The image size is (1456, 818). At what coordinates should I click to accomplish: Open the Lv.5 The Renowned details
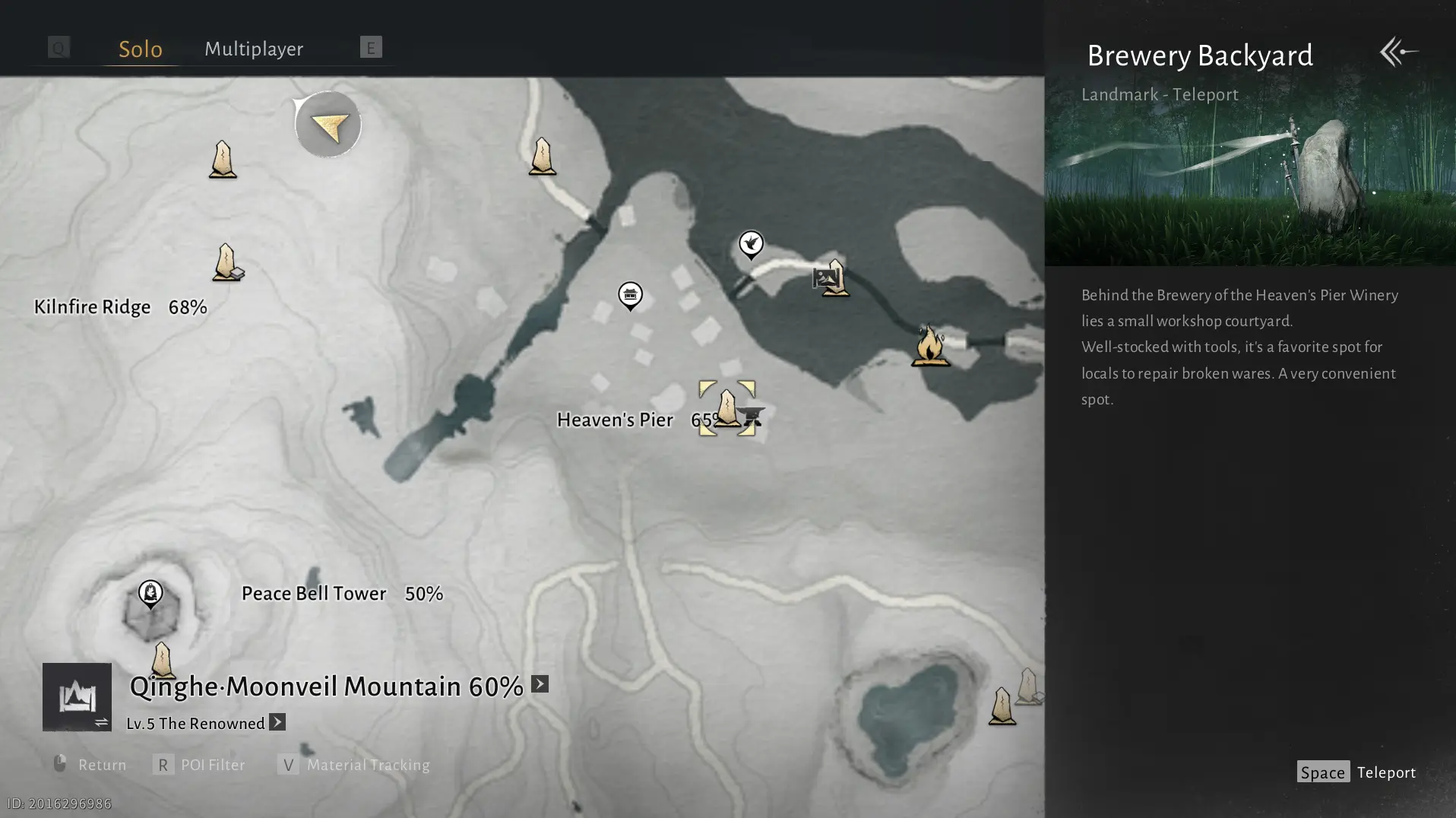pos(277,722)
